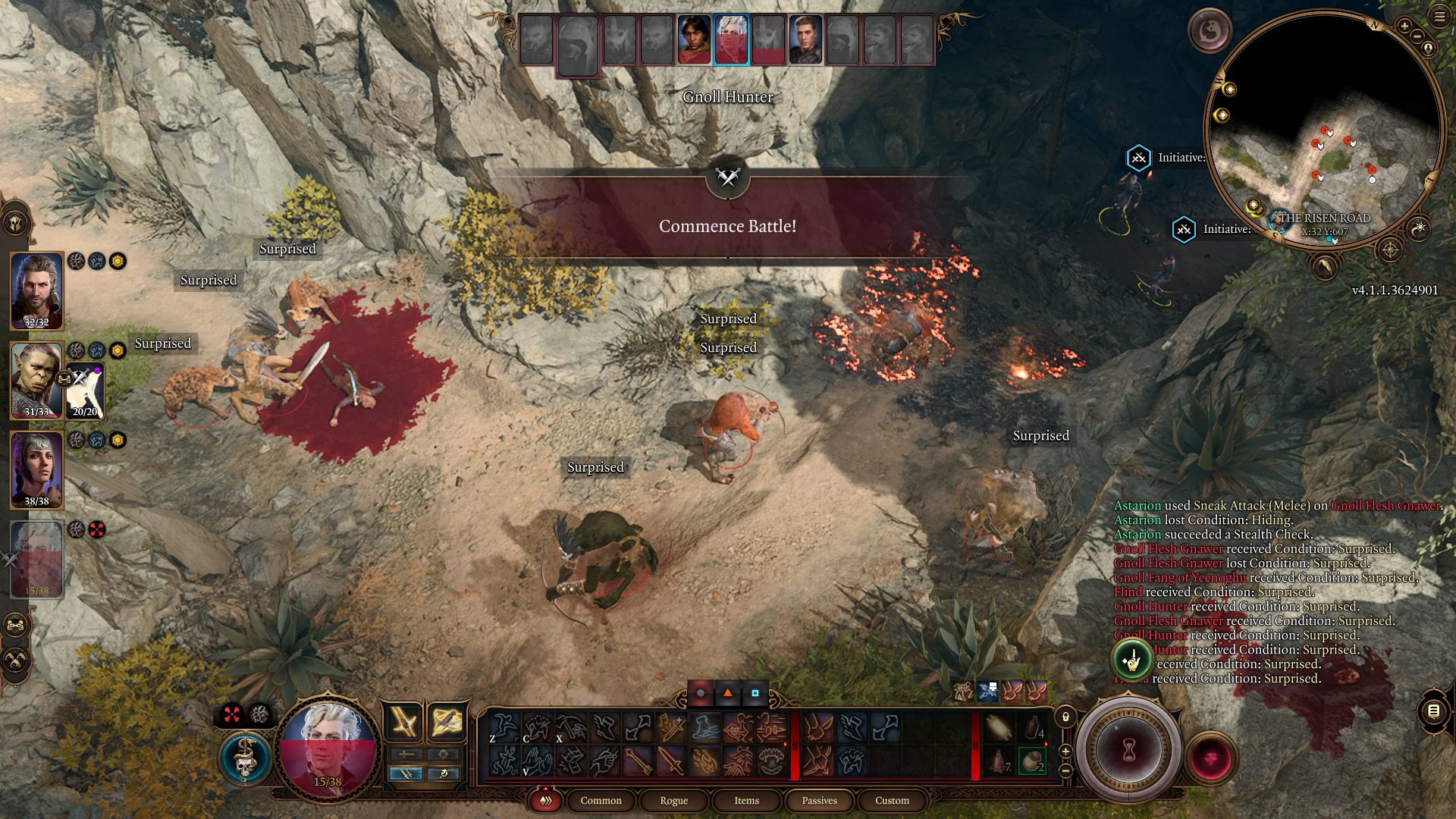Open the combat log button

1433,711
